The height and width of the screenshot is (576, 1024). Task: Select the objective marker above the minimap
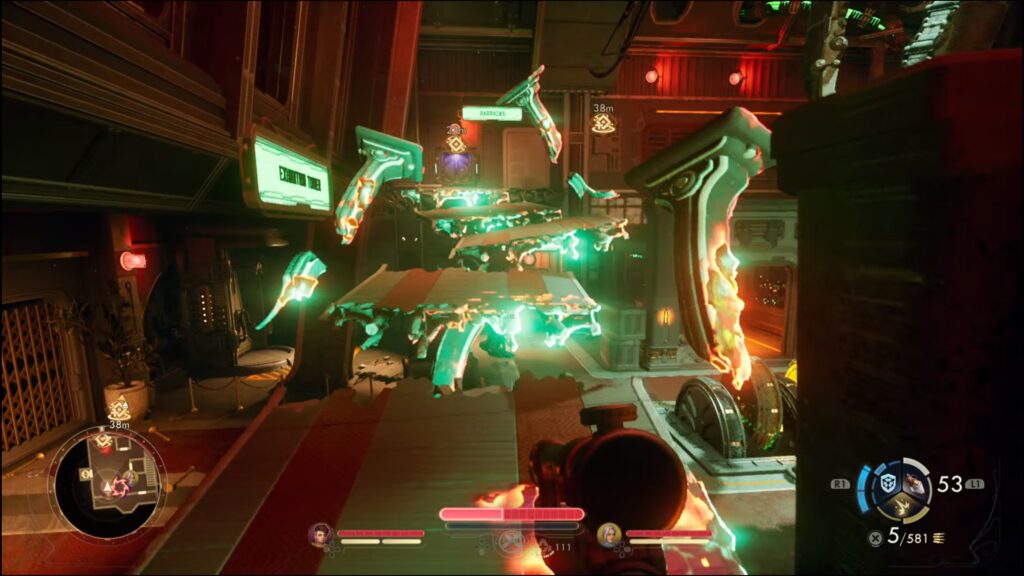tap(119, 408)
